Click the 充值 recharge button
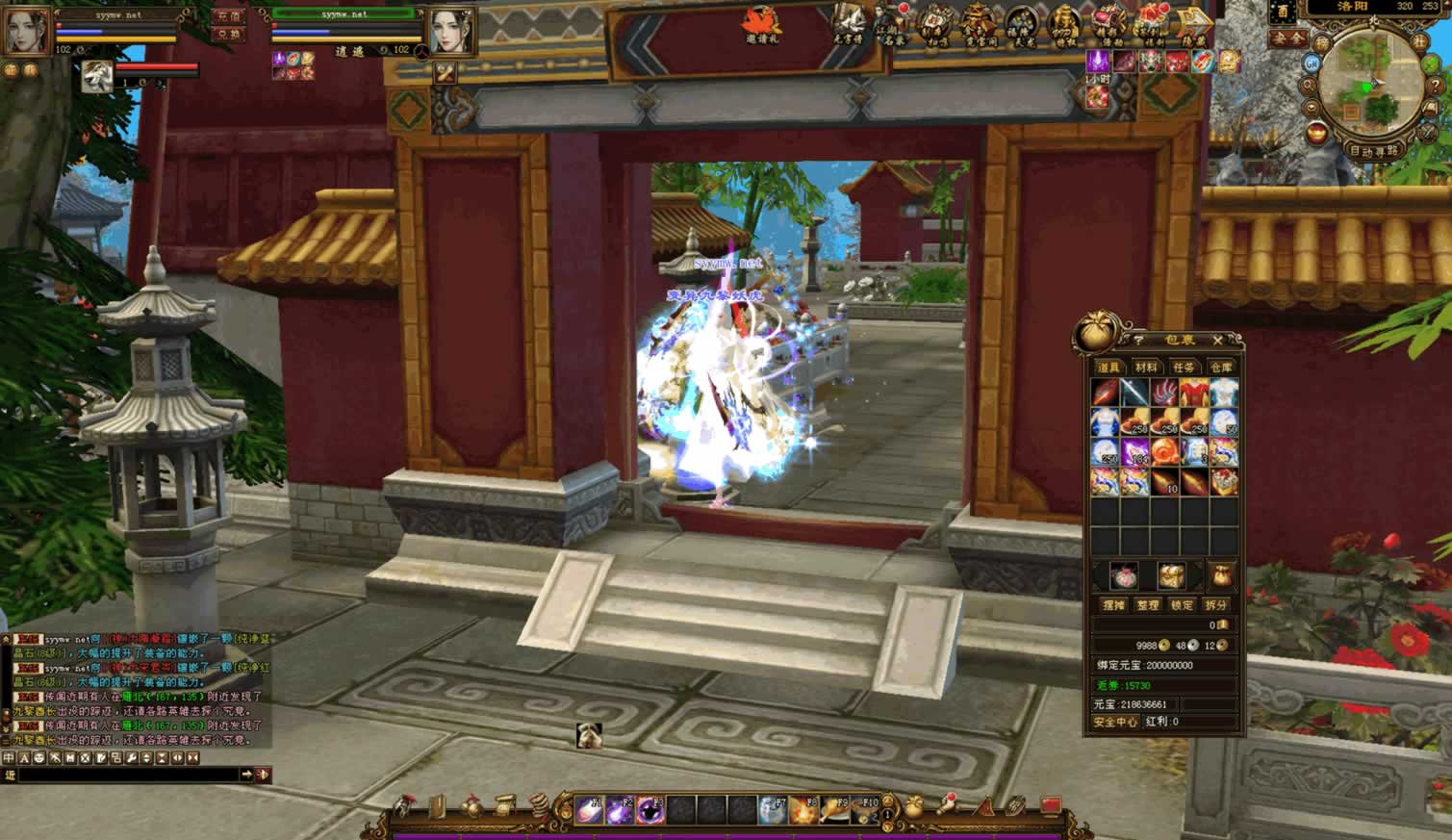 click(228, 16)
